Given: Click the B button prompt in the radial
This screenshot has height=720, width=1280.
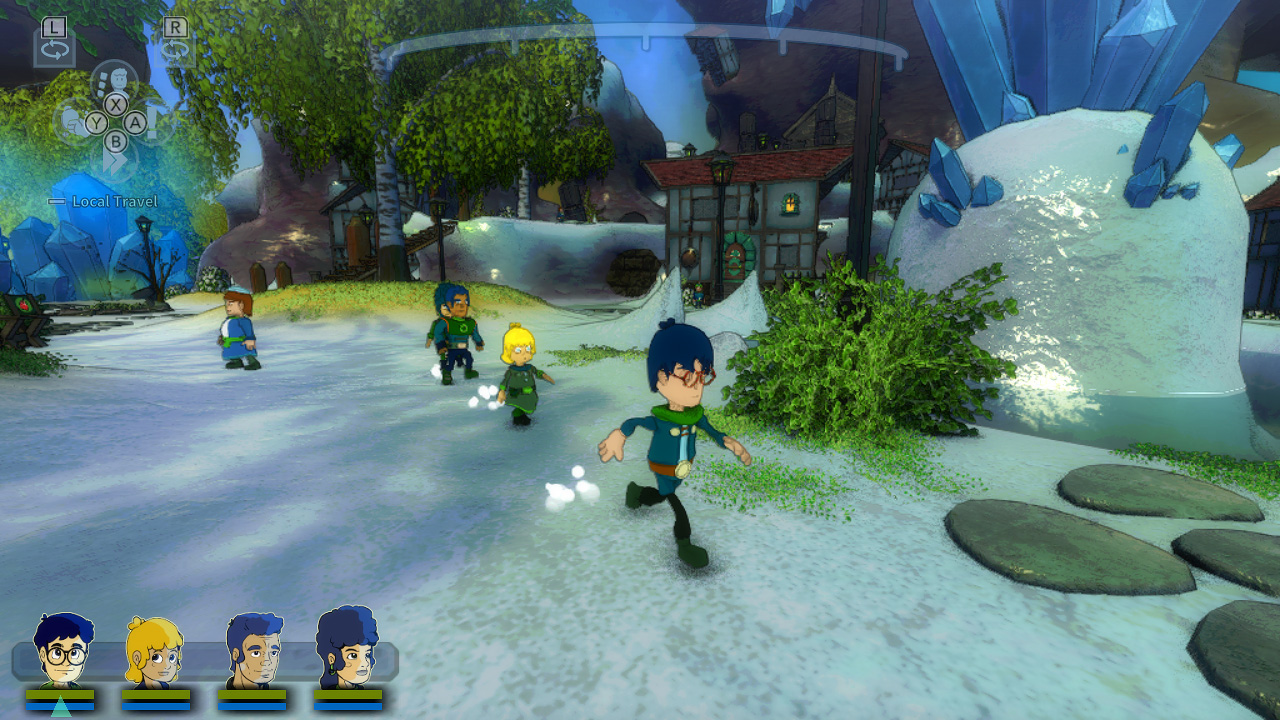Looking at the screenshot, I should pyautogui.click(x=115, y=141).
